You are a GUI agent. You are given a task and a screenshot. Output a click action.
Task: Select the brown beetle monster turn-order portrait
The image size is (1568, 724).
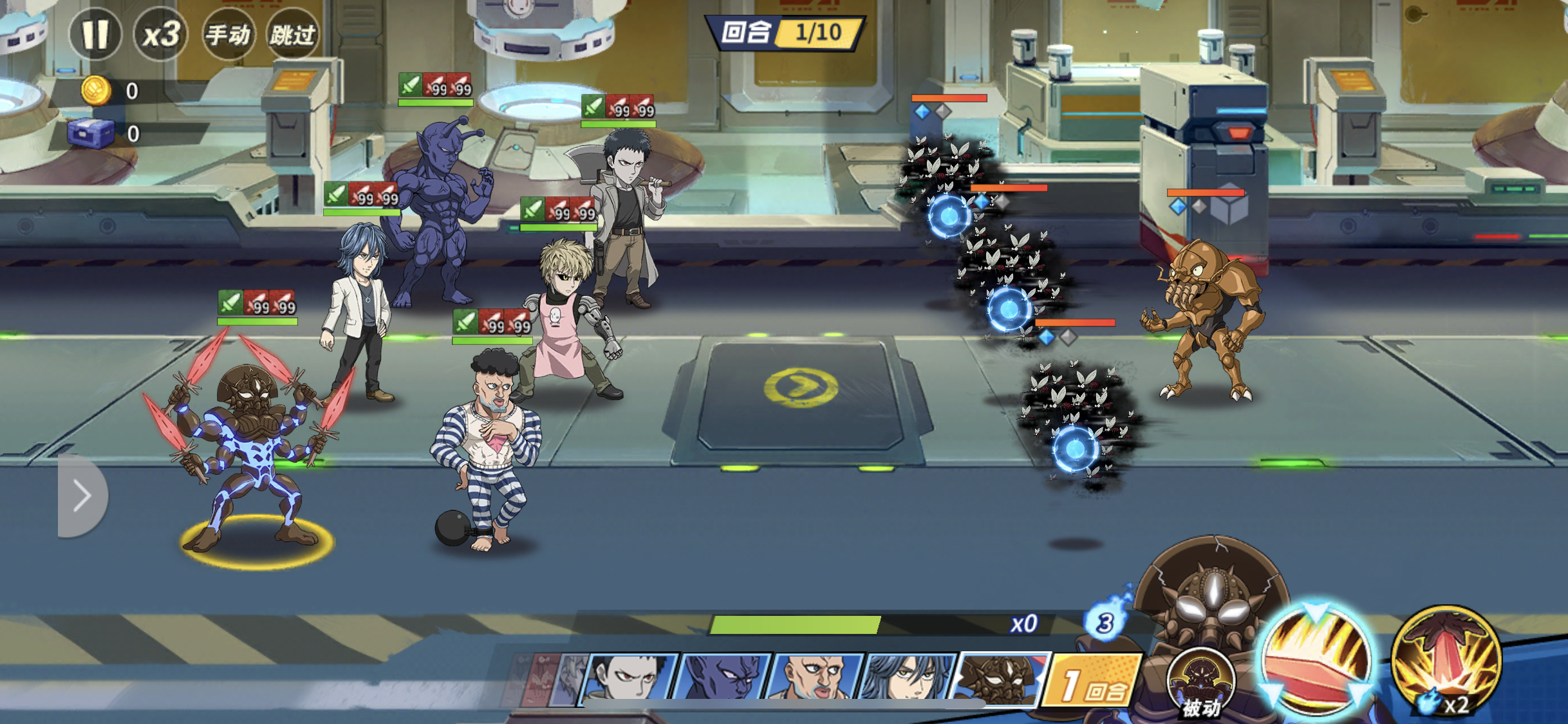1001,679
